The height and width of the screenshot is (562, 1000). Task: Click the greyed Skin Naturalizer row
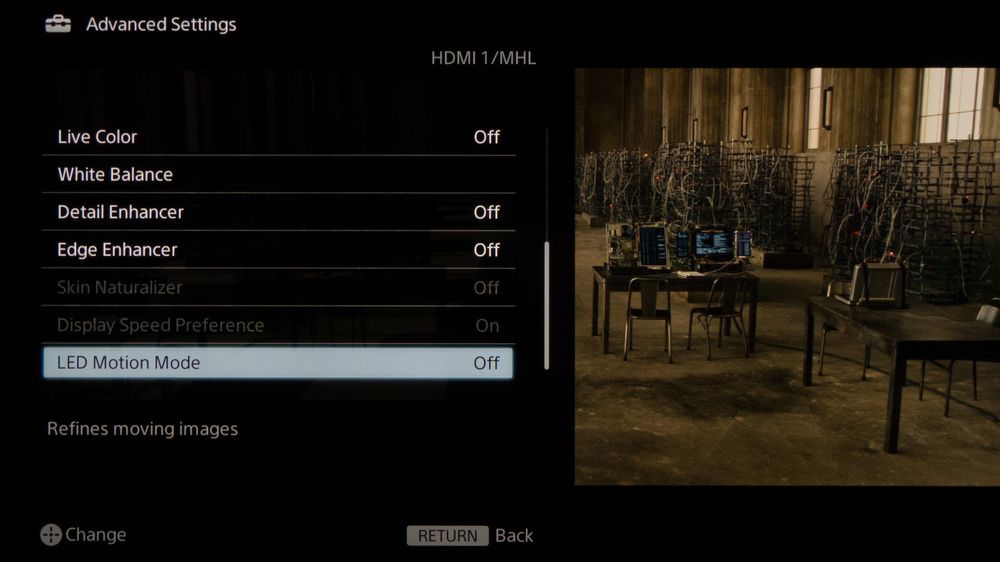pyautogui.click(x=278, y=288)
